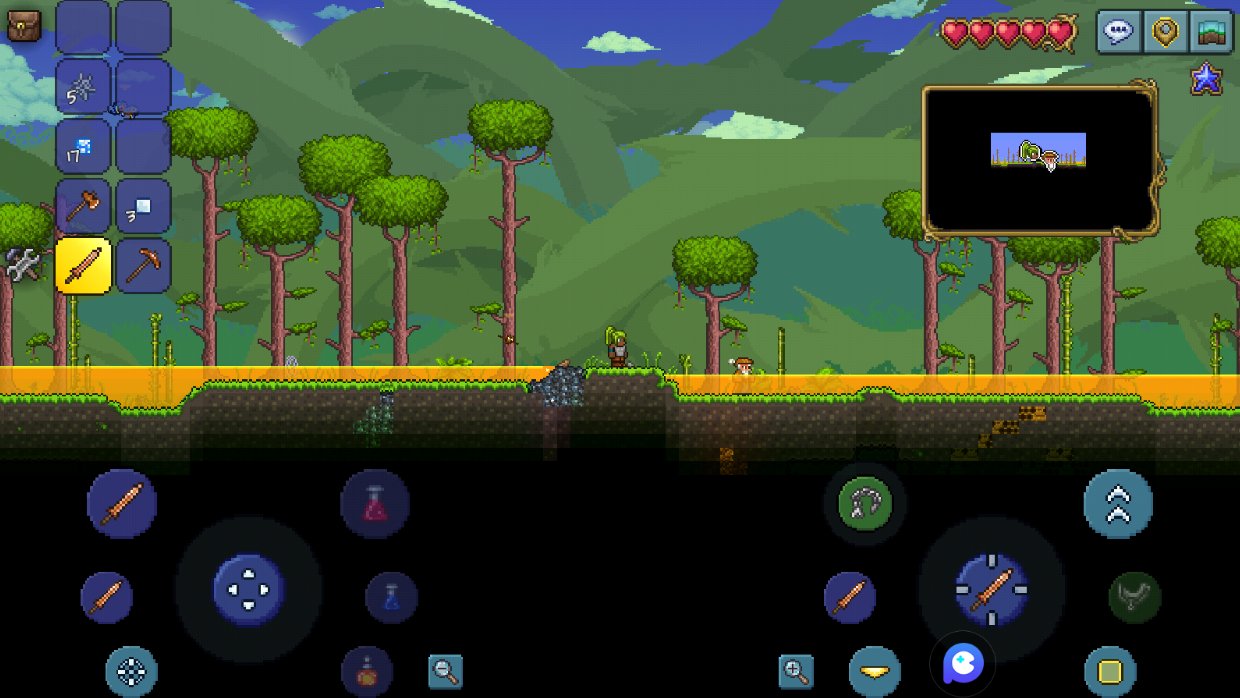The image size is (1240, 698).
Task: Use the red healing potion quick button
Action: point(375,503)
